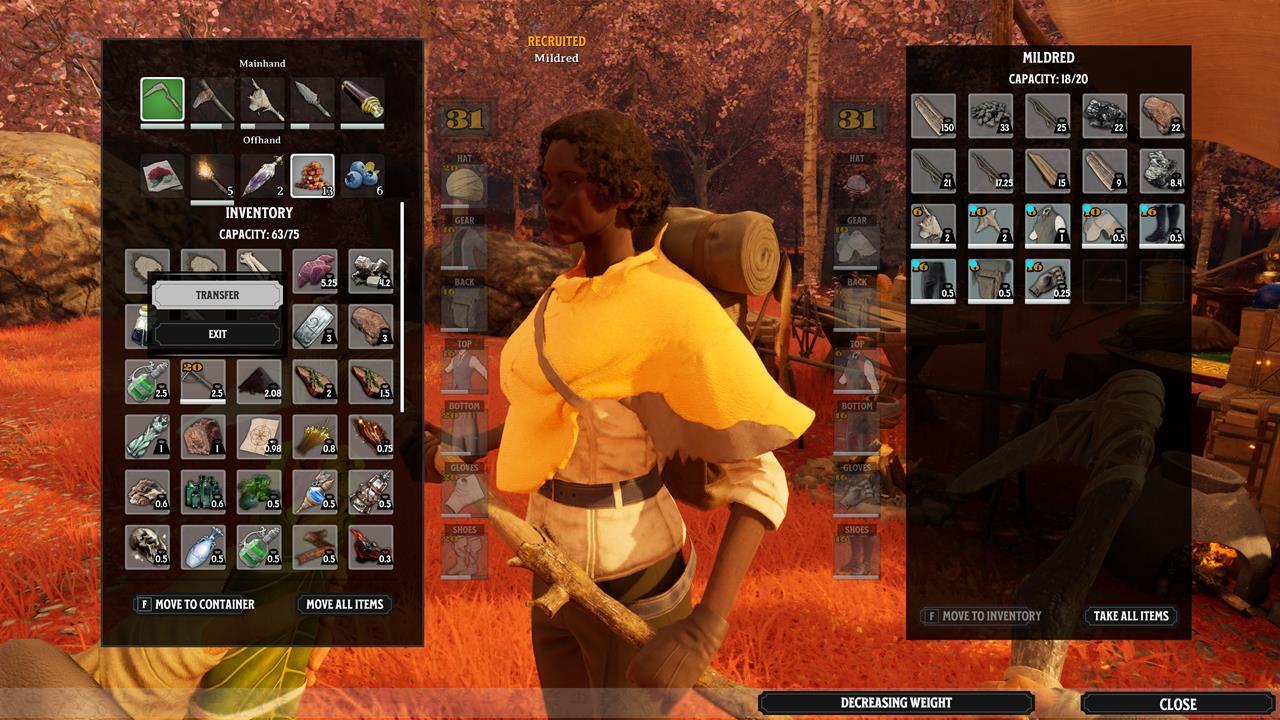The image size is (1280, 720).
Task: Click the durability bar under the sickle
Action: (162, 124)
